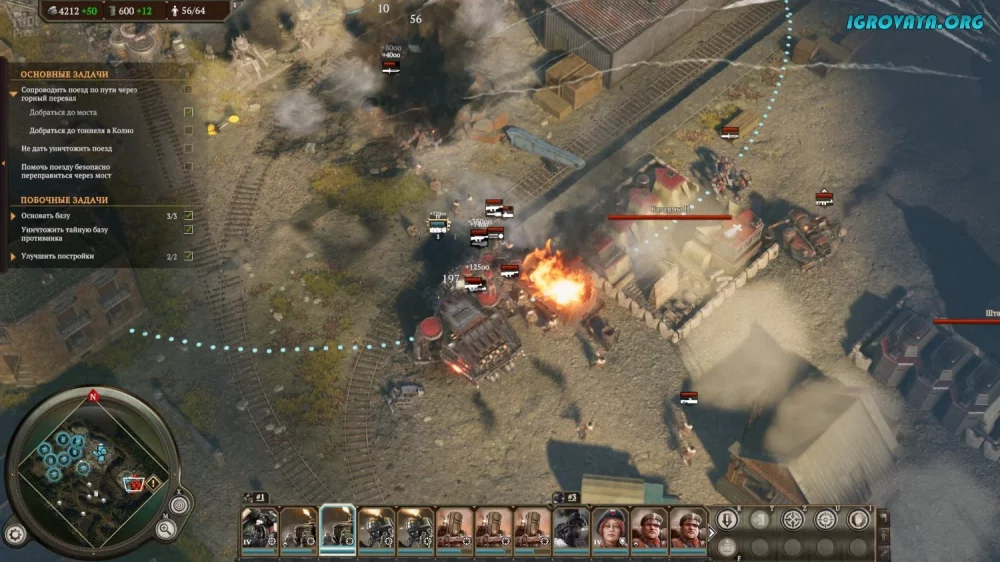Collapse the train escort main objective
The image size is (1000, 562).
pos(14,94)
